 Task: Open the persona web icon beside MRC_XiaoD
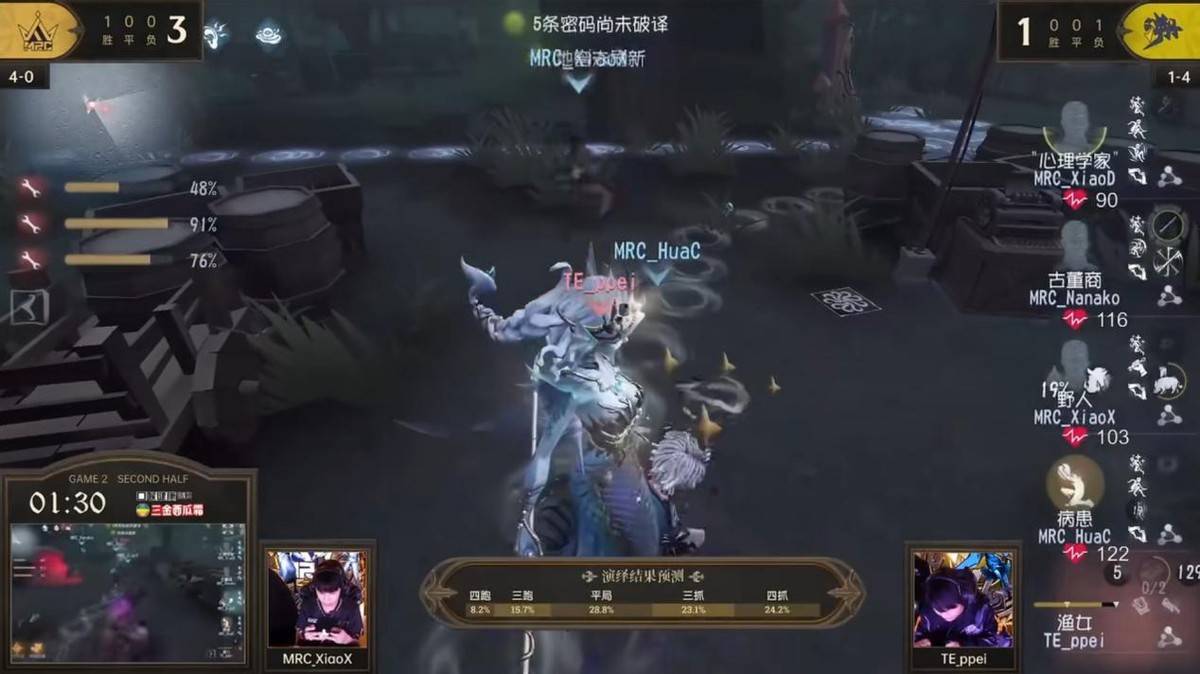click(1168, 177)
